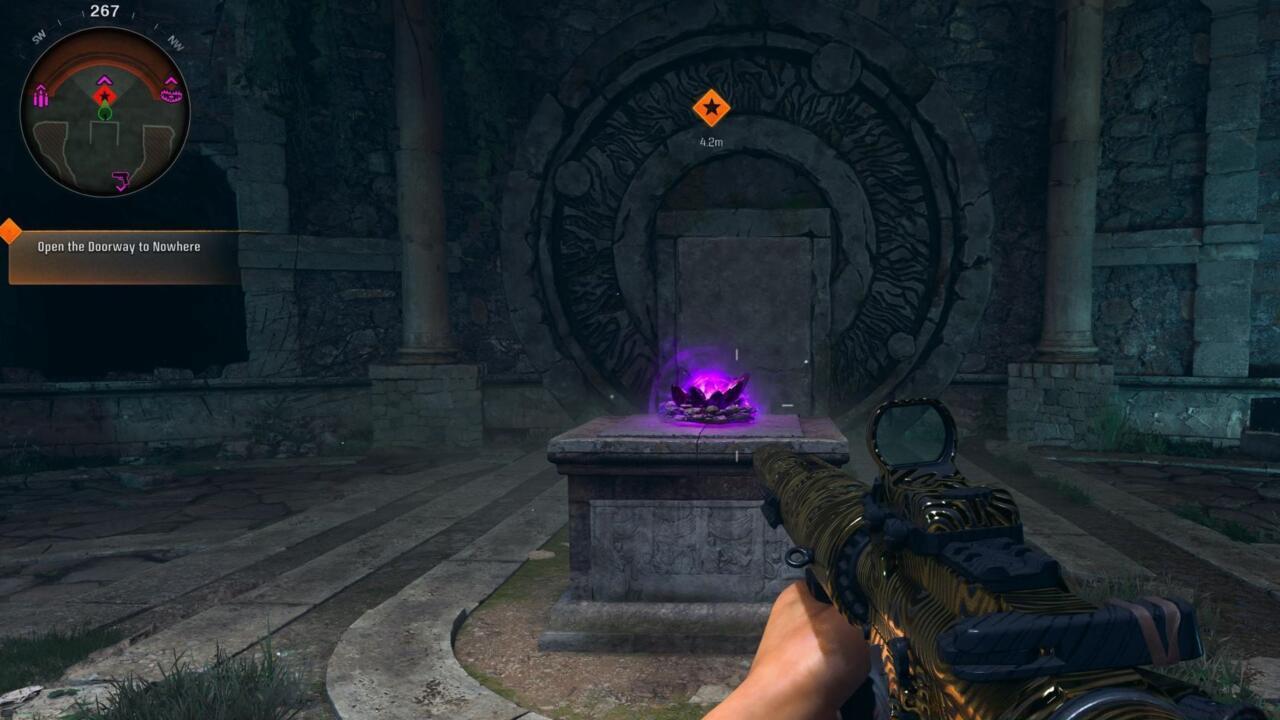Viewport: 1280px width, 720px height.
Task: Select the objective text Open the Doorway to Nowhere
Action: tap(118, 245)
